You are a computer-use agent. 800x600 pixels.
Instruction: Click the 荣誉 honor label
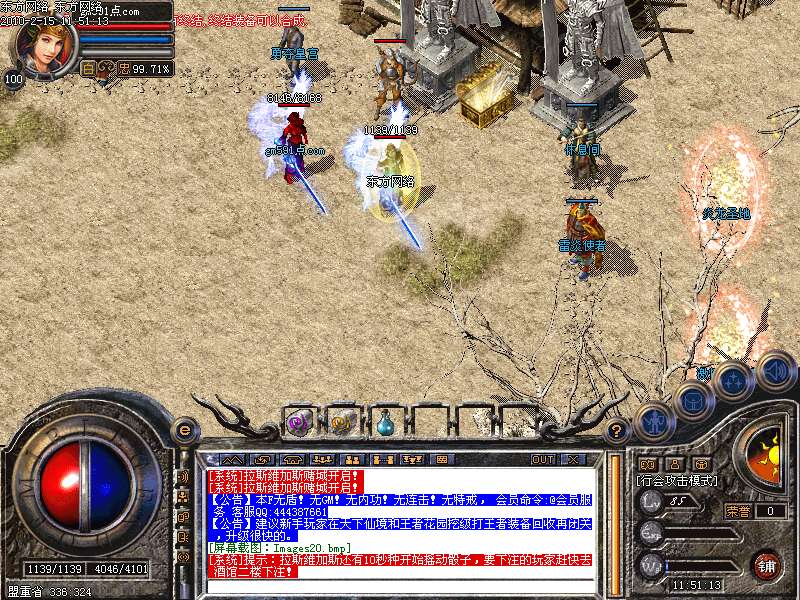click(x=738, y=510)
